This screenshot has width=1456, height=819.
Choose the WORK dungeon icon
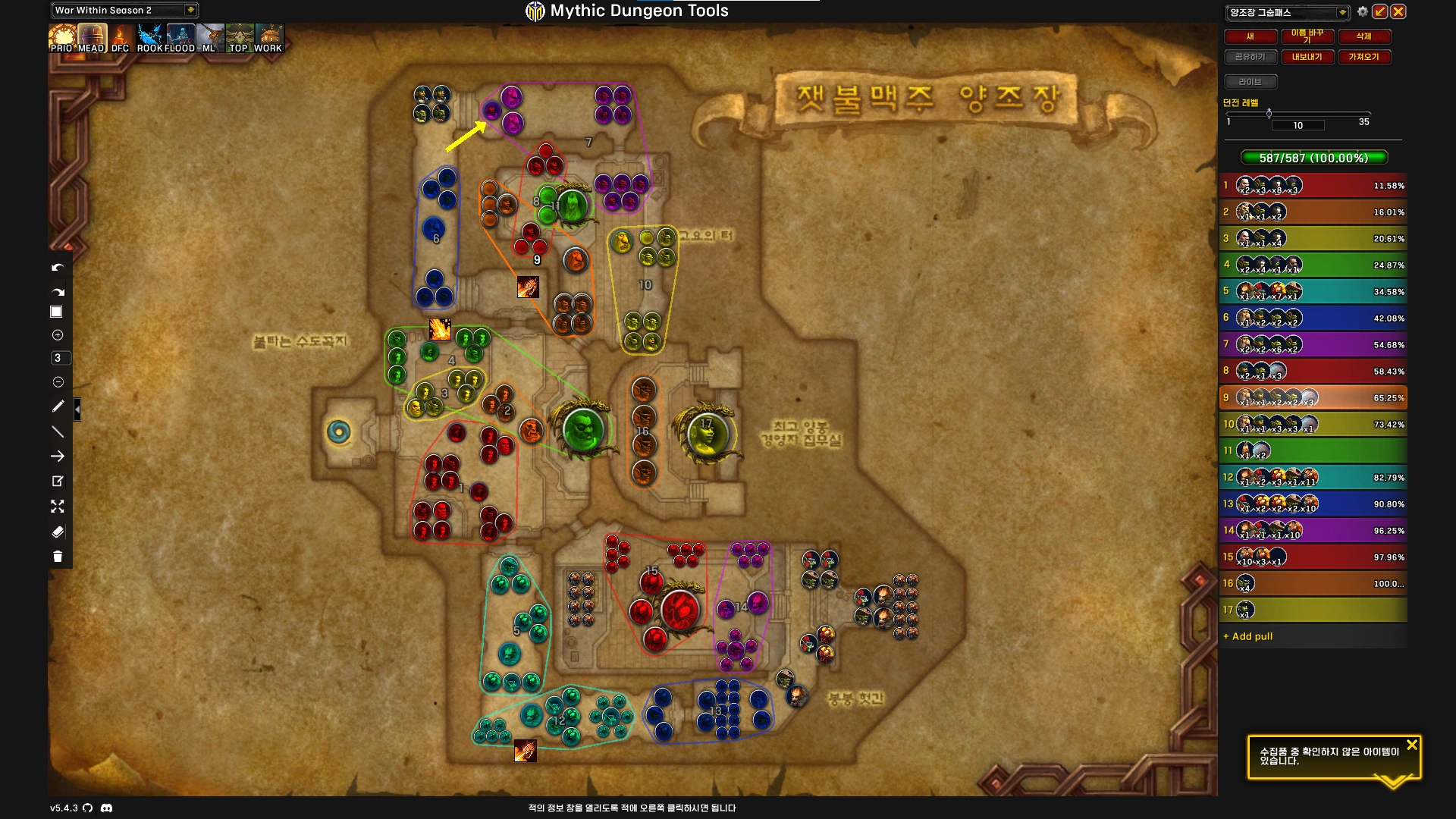[268, 38]
